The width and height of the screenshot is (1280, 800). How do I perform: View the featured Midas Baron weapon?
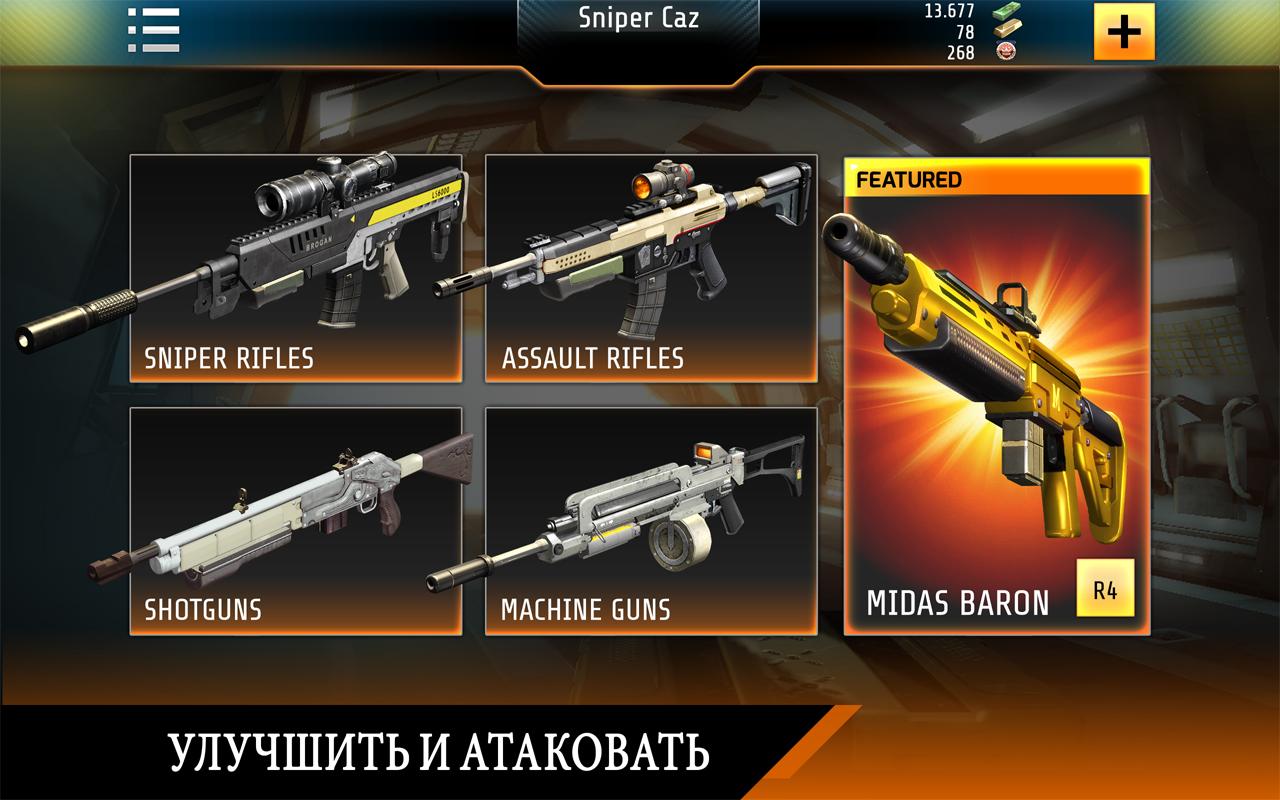[x=996, y=396]
